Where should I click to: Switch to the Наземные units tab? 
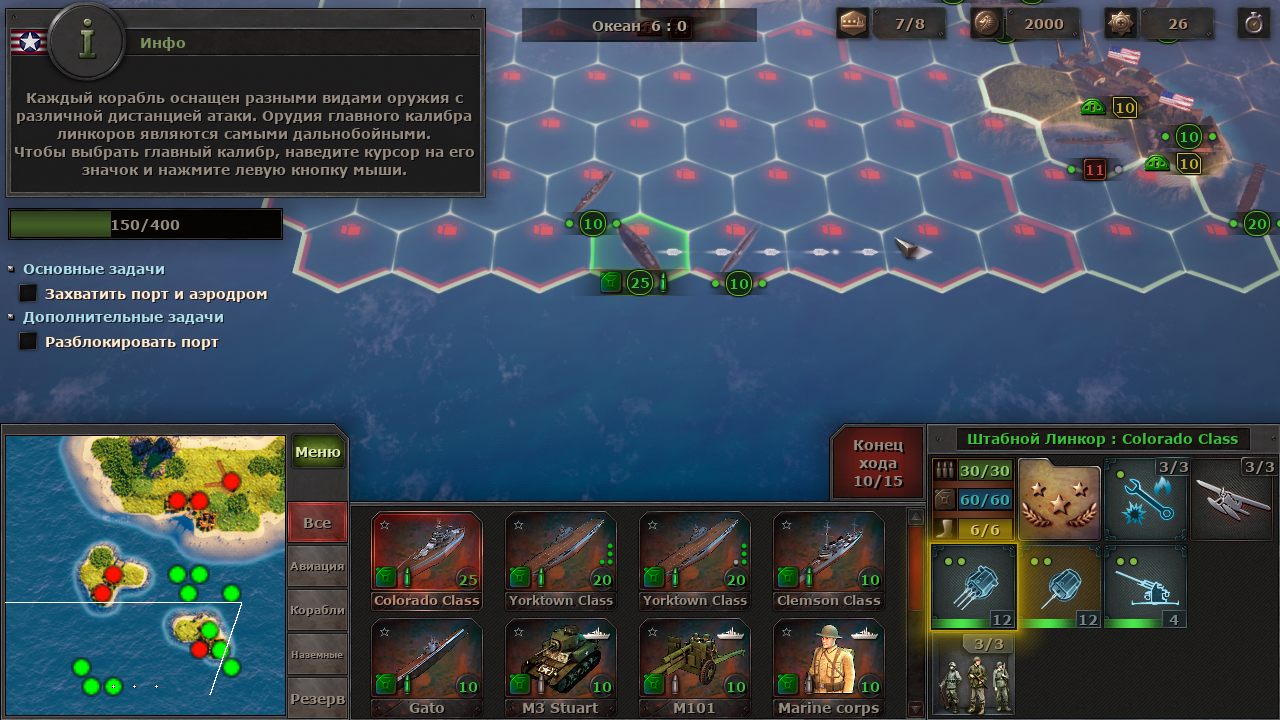point(317,654)
